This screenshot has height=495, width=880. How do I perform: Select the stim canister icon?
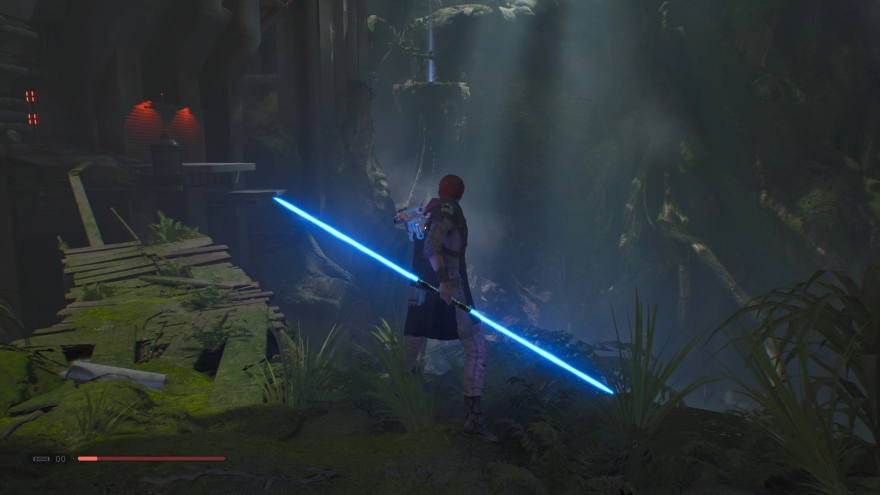(42, 459)
